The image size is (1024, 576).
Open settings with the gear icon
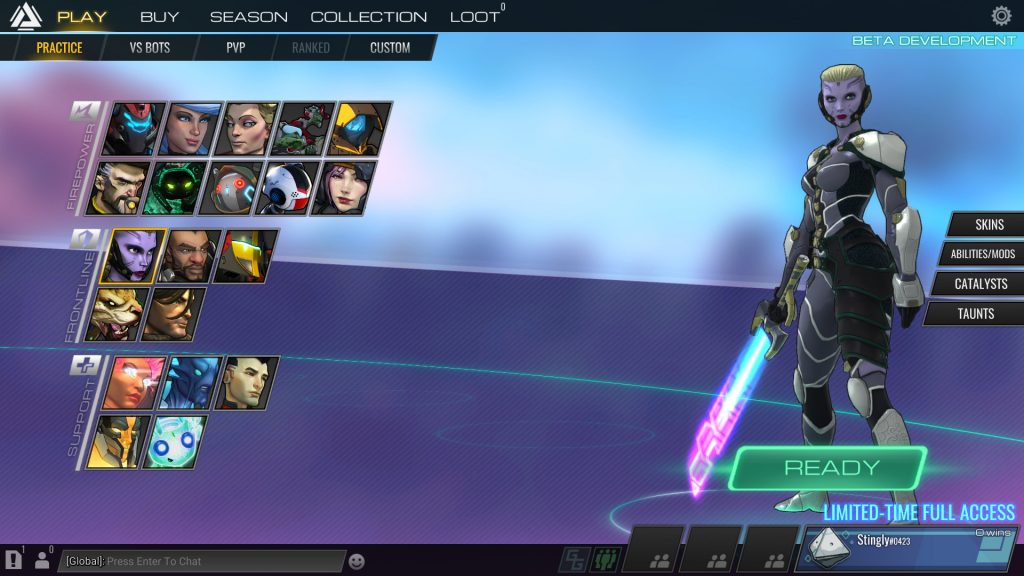click(1001, 15)
